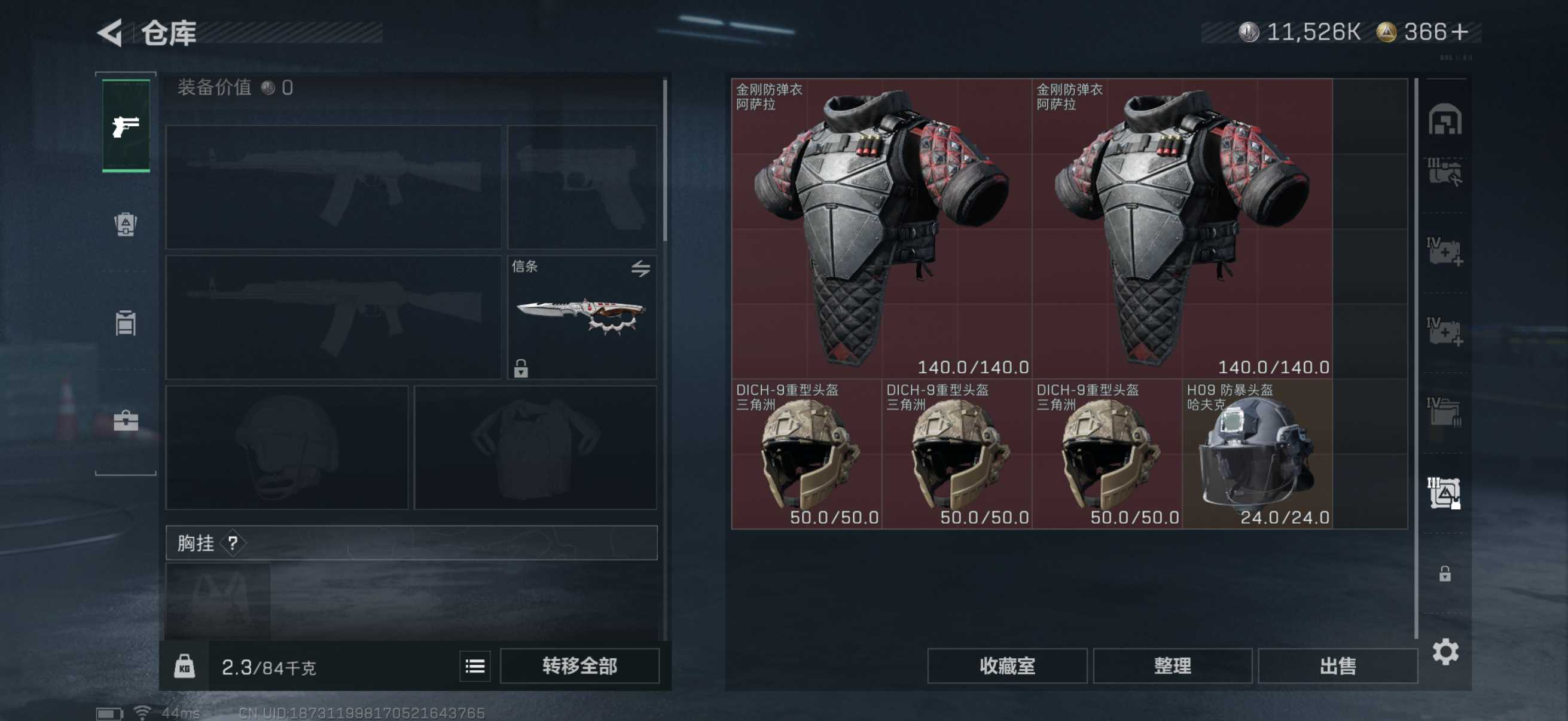
Task: Select the H09 防暴头盔 helmet
Action: point(1257,454)
